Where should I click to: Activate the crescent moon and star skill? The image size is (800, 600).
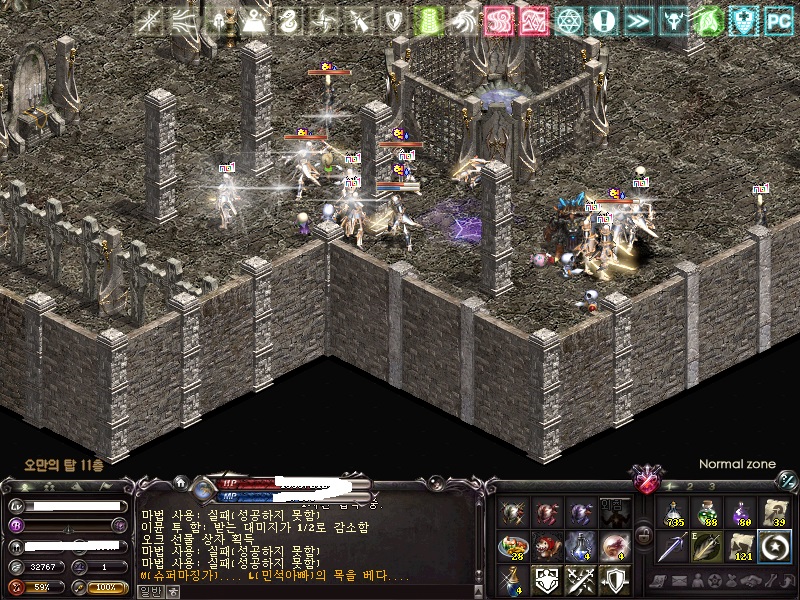(x=775, y=547)
